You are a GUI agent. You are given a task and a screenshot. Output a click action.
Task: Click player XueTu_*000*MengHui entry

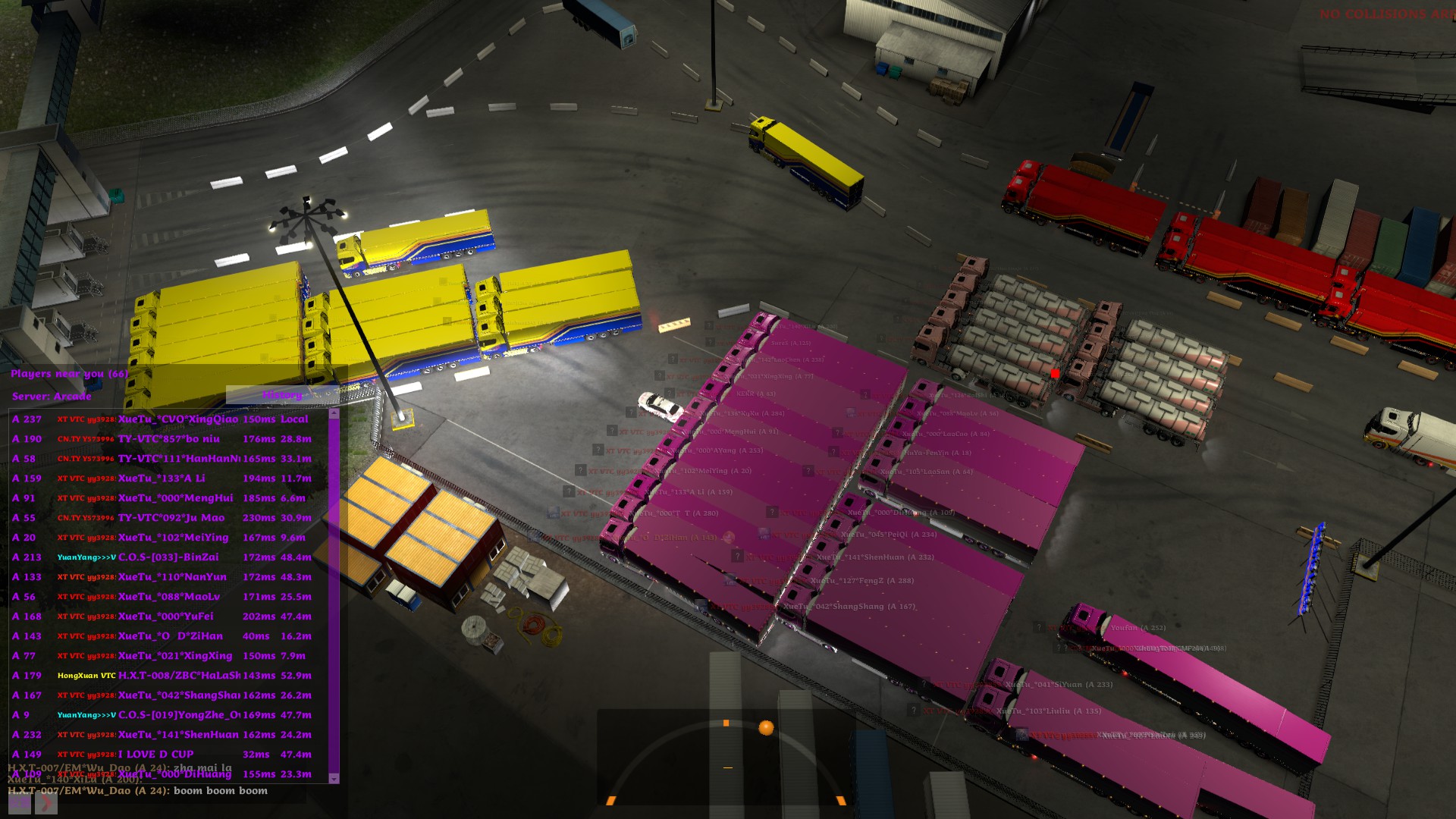click(x=175, y=498)
